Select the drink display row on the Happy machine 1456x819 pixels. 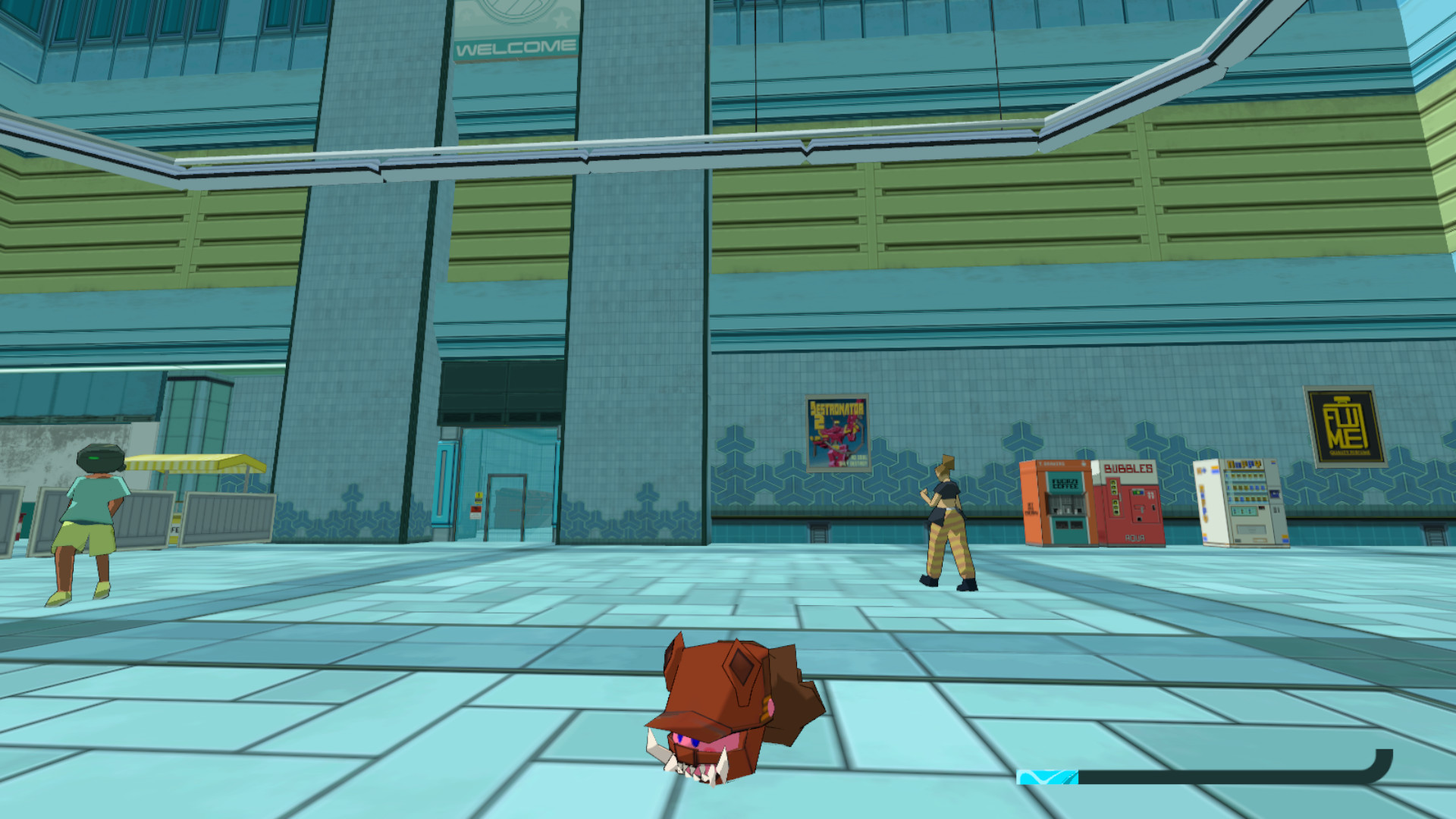tap(1246, 485)
